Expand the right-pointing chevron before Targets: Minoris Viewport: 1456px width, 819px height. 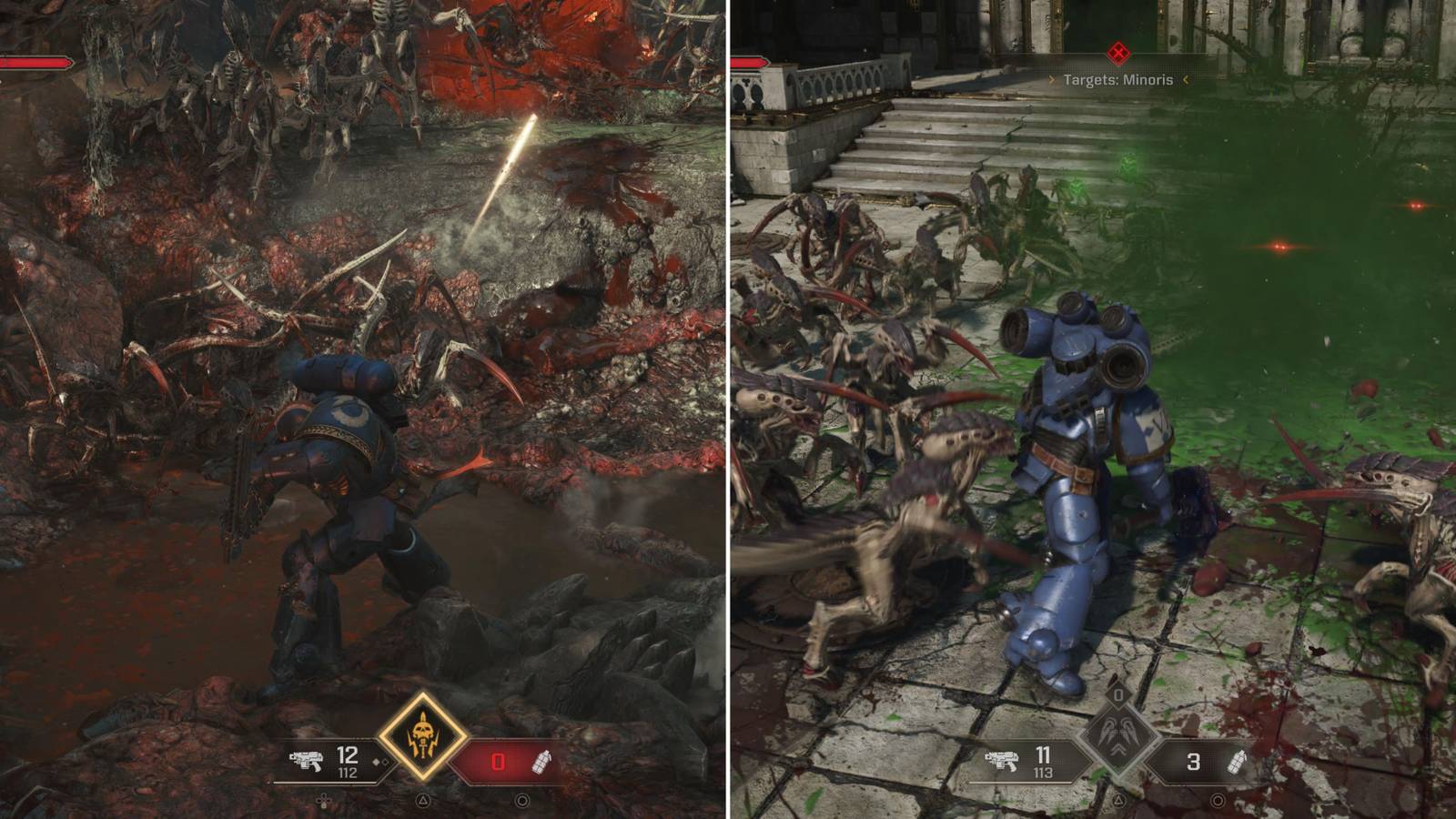pyautogui.click(x=1051, y=82)
